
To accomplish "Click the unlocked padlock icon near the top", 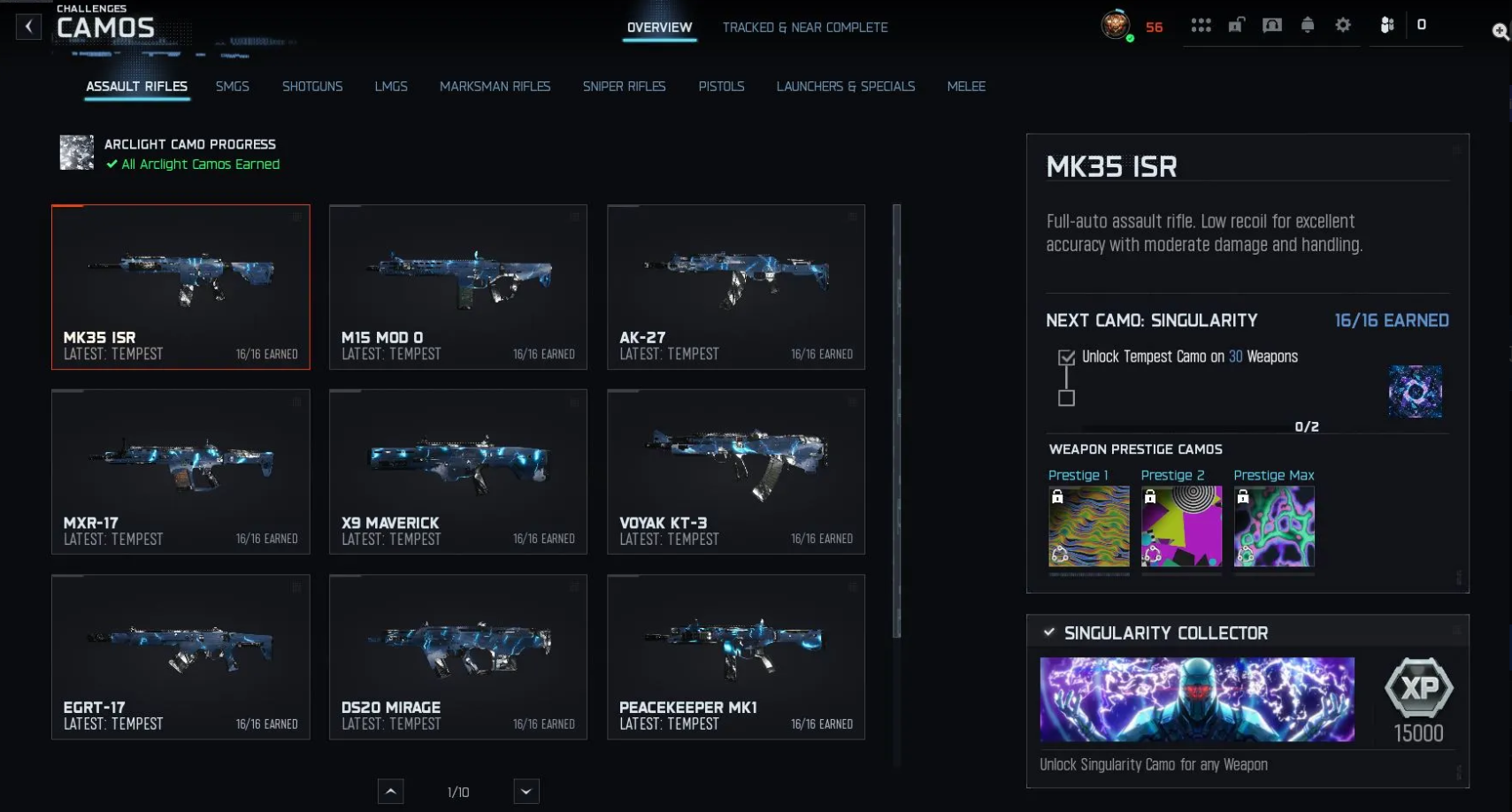I will point(1237,26).
